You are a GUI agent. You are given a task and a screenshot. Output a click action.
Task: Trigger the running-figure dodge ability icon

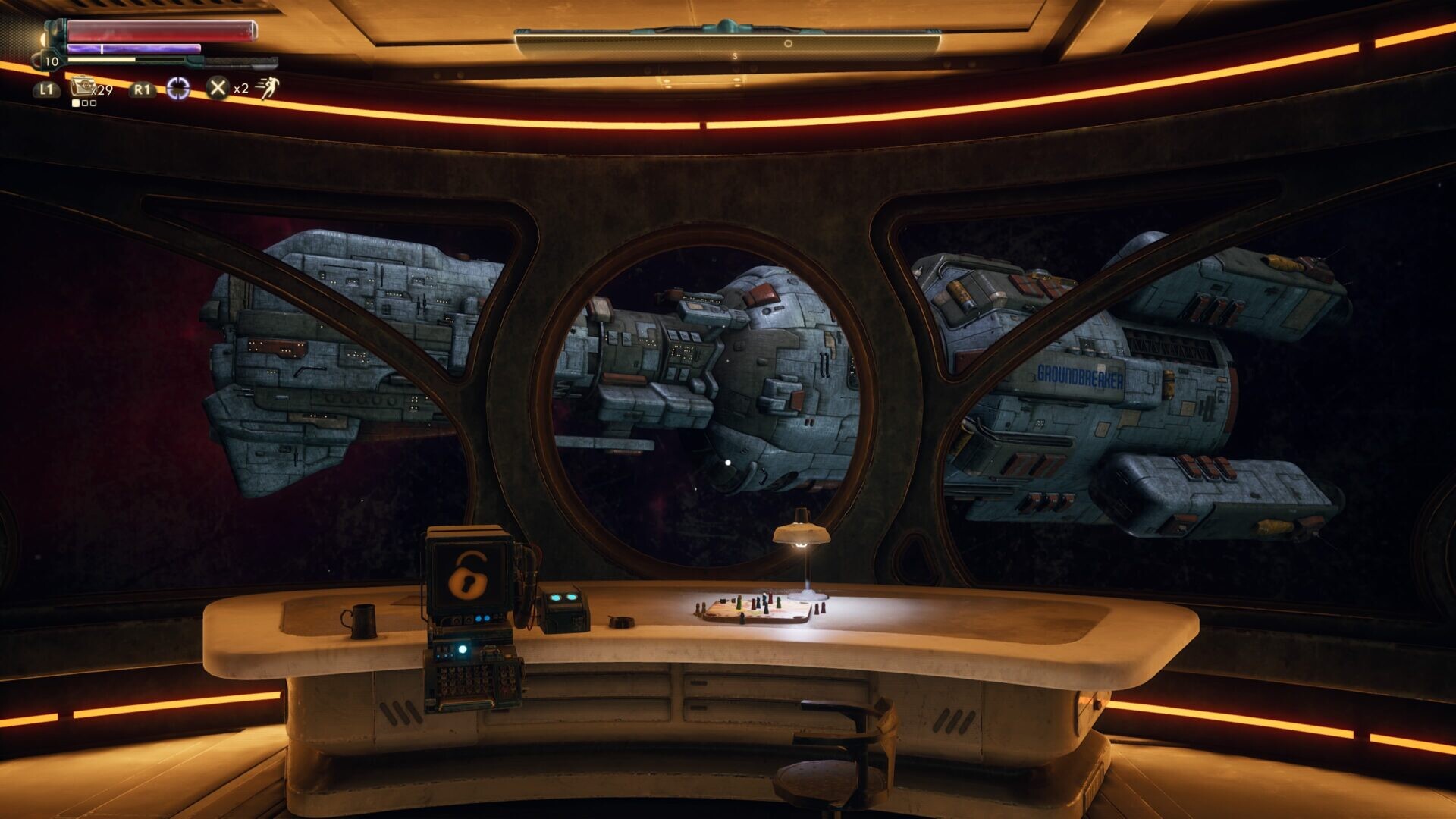(267, 88)
